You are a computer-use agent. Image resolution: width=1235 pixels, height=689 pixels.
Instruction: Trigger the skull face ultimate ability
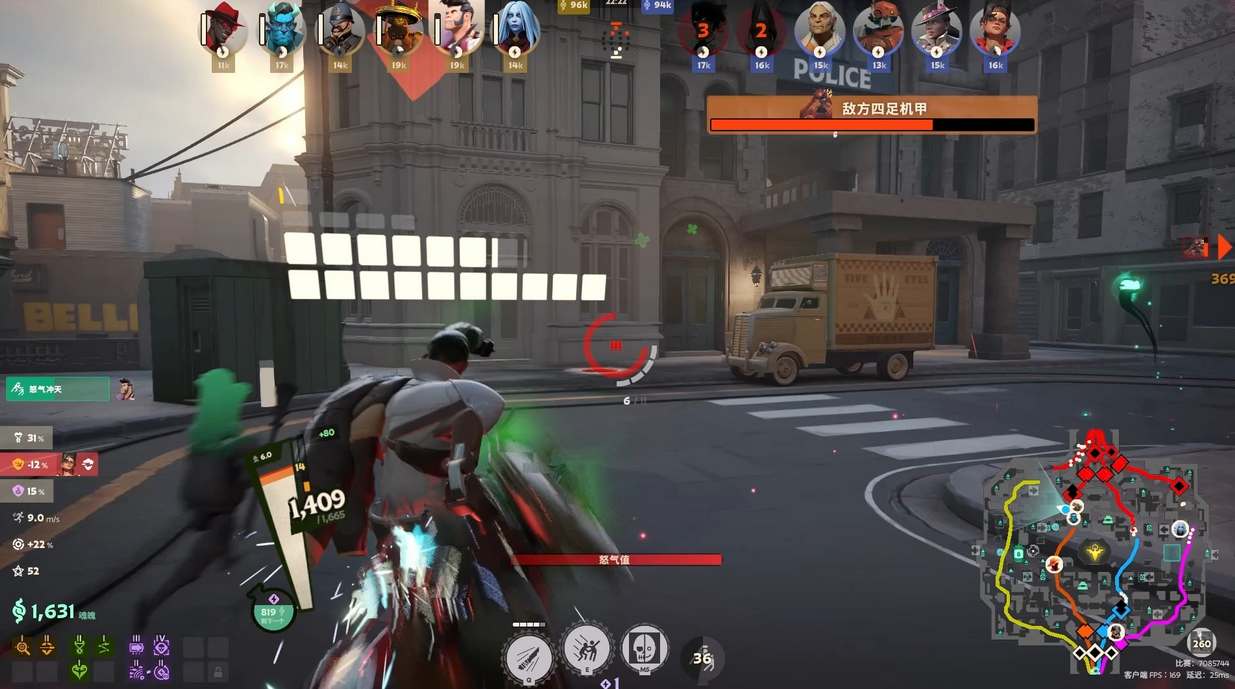click(x=645, y=648)
